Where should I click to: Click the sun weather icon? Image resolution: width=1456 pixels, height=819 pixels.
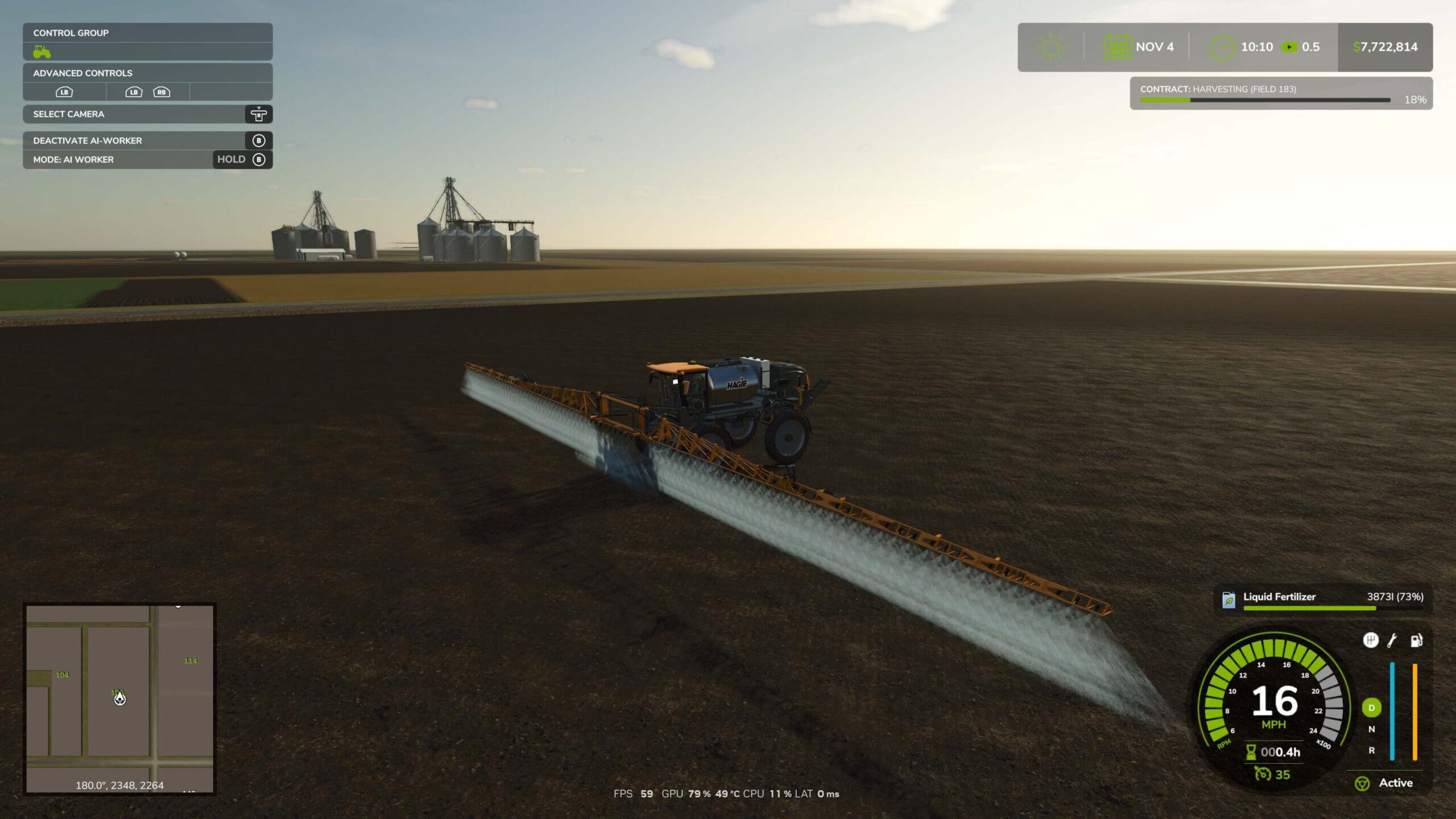1050,47
